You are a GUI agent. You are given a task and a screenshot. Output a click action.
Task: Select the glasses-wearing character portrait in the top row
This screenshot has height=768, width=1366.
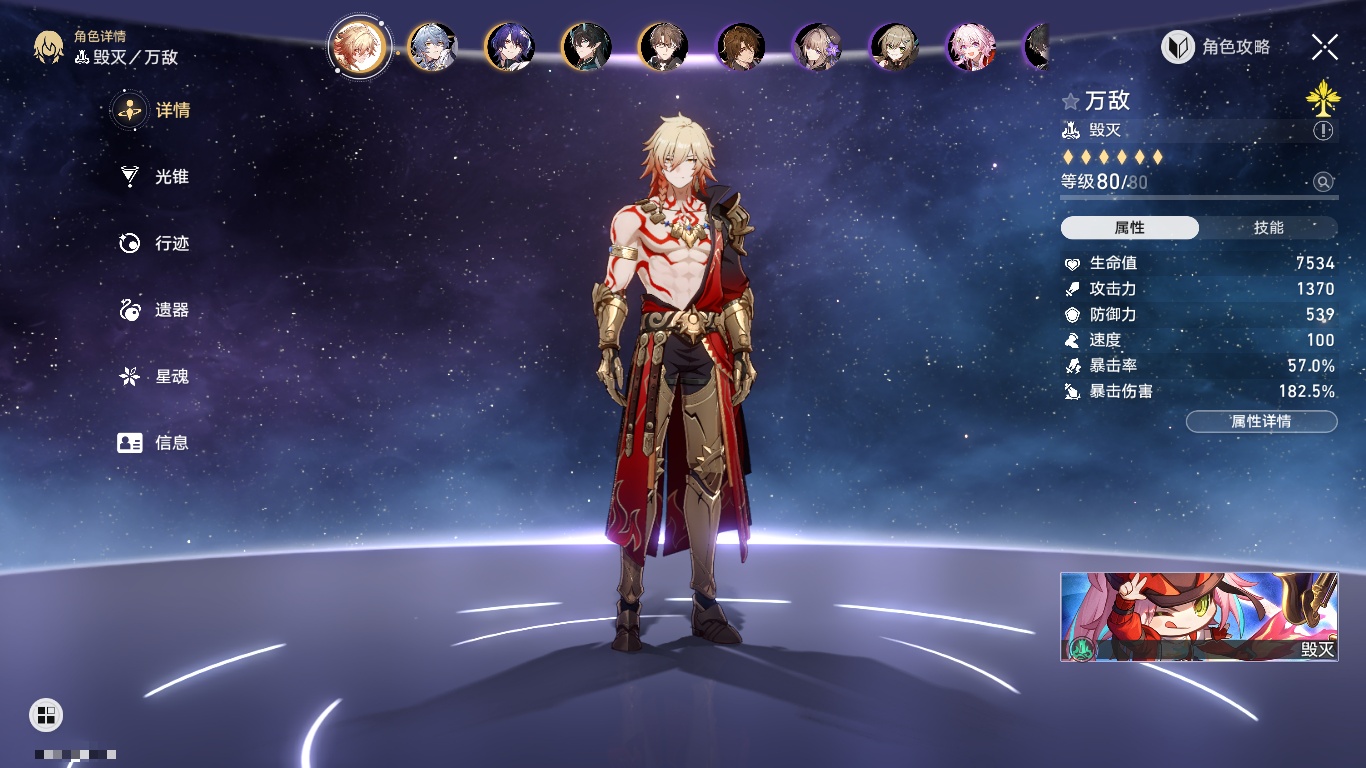[x=663, y=47]
